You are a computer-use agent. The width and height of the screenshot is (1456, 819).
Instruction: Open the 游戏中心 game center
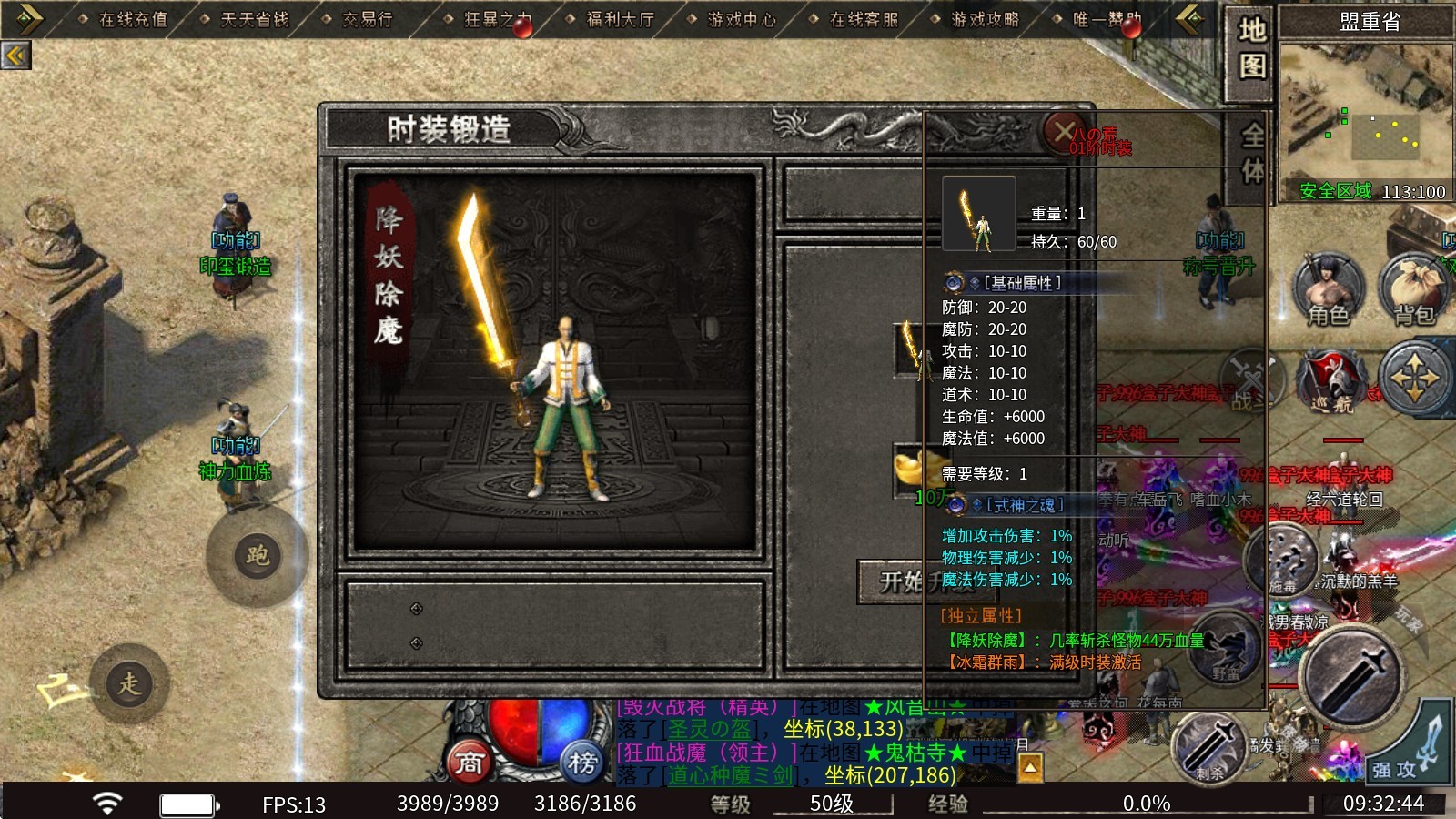[x=742, y=19]
